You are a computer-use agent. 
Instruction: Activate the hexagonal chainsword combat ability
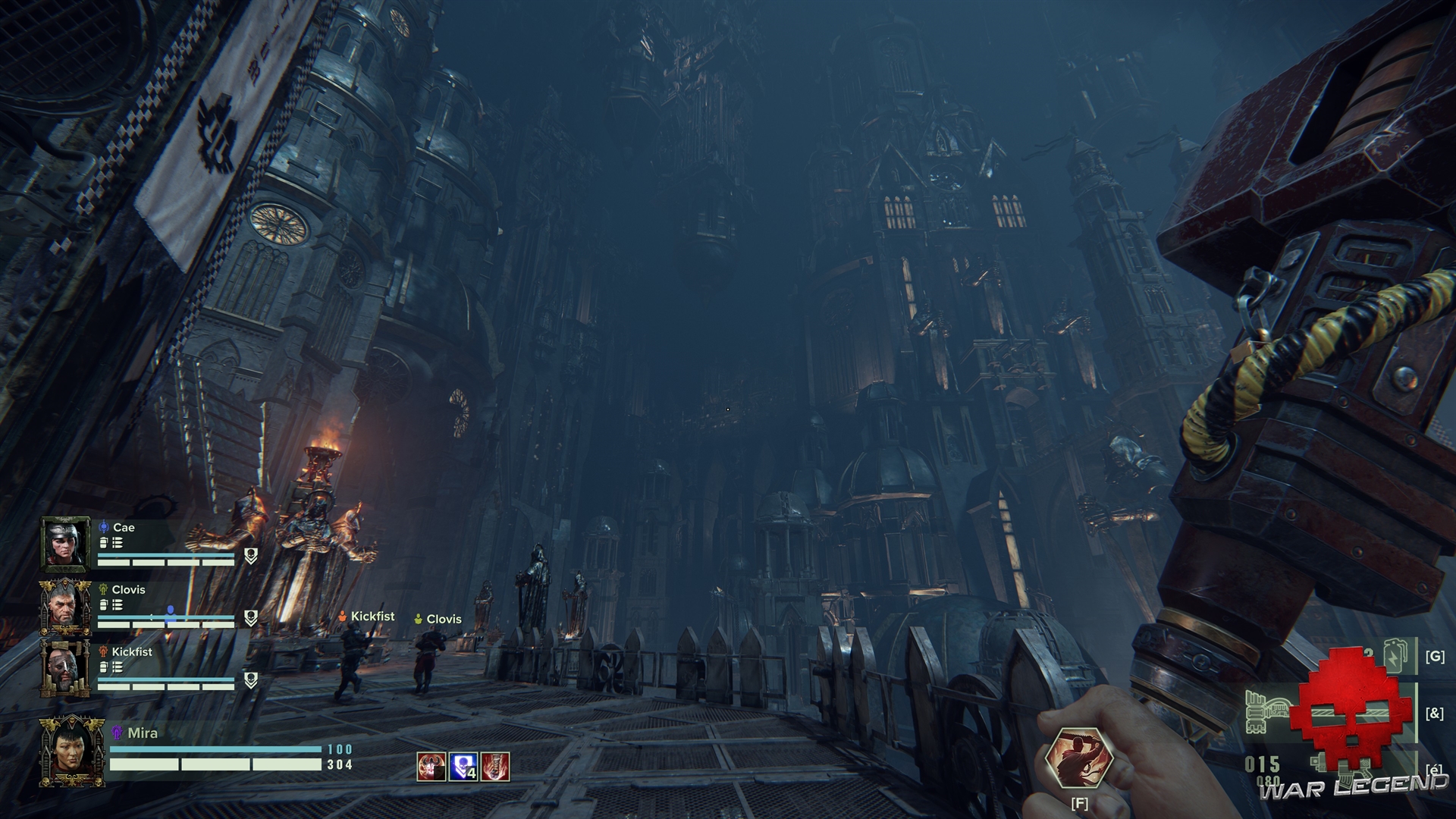coord(1078,759)
